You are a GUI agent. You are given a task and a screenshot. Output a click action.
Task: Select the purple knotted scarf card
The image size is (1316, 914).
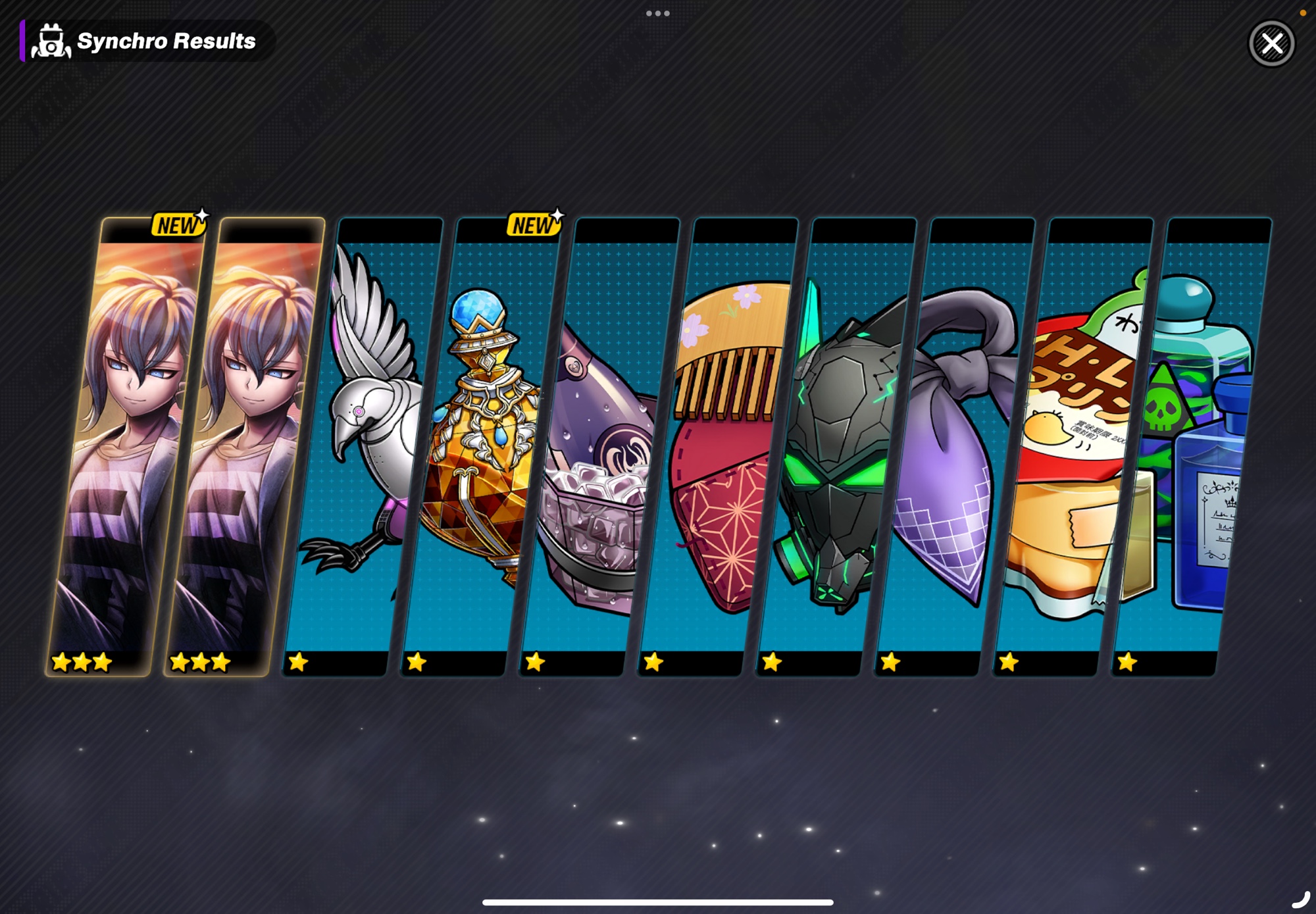pyautogui.click(x=954, y=447)
